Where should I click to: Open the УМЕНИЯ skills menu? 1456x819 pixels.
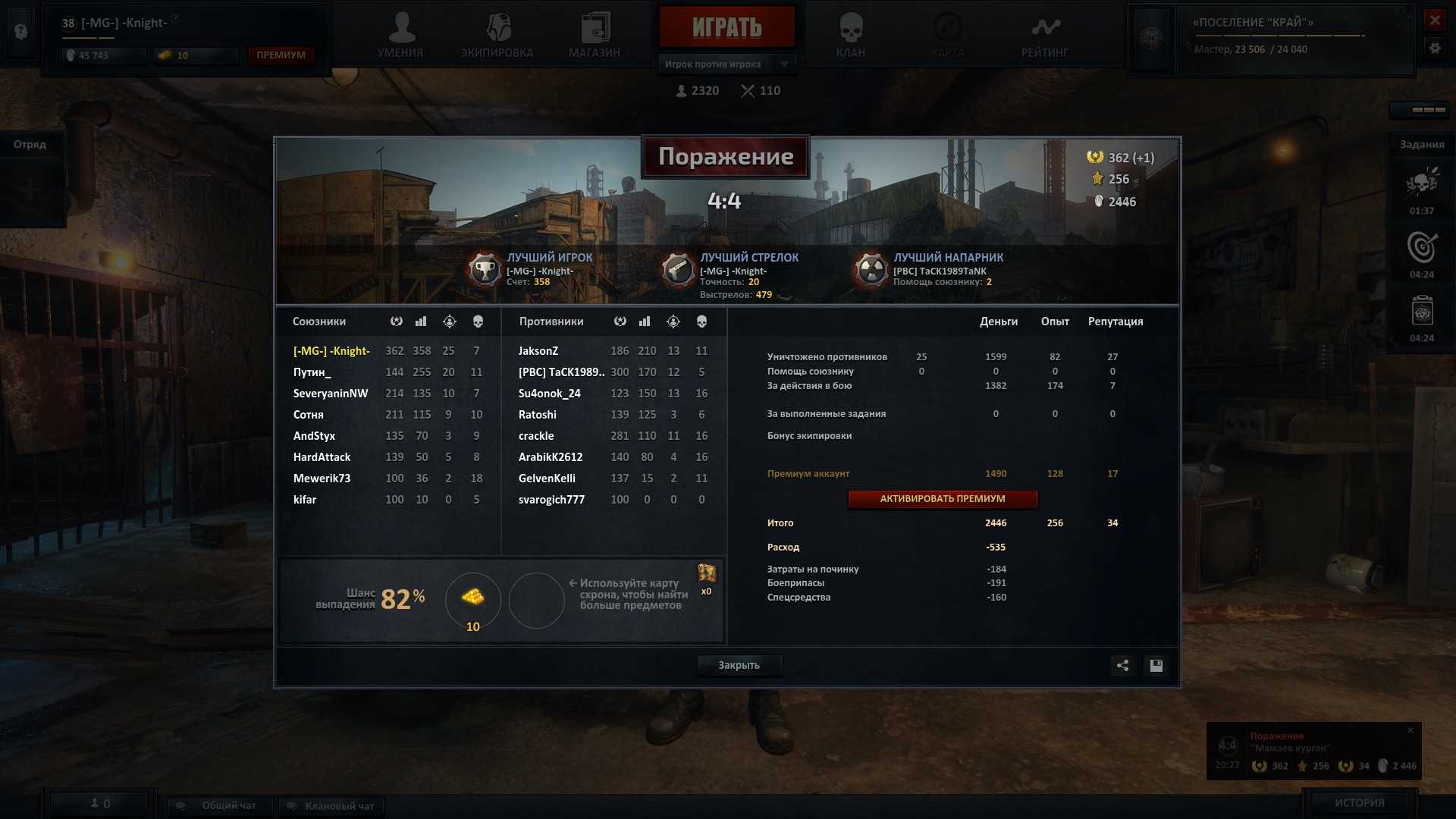[400, 36]
